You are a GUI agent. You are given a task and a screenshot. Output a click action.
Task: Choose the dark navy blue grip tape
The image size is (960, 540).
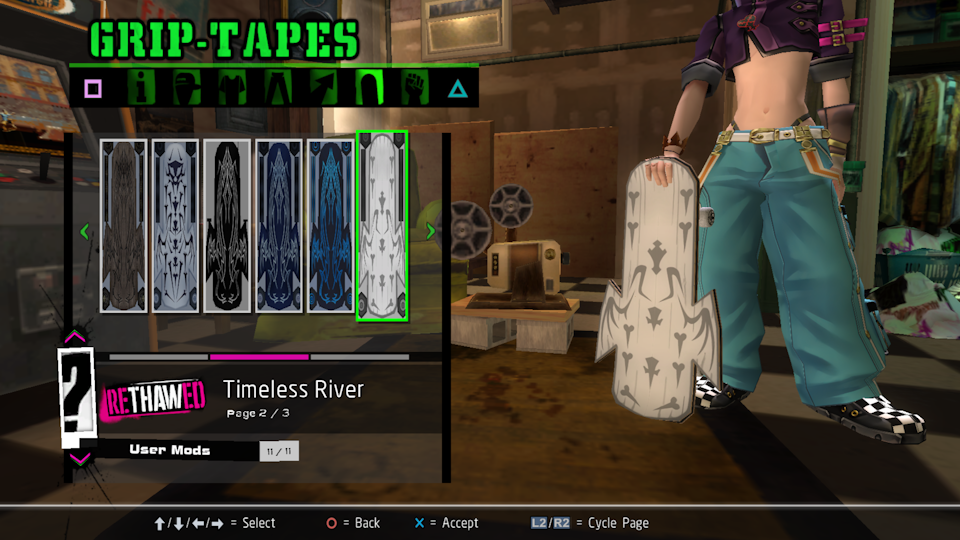coord(279,226)
